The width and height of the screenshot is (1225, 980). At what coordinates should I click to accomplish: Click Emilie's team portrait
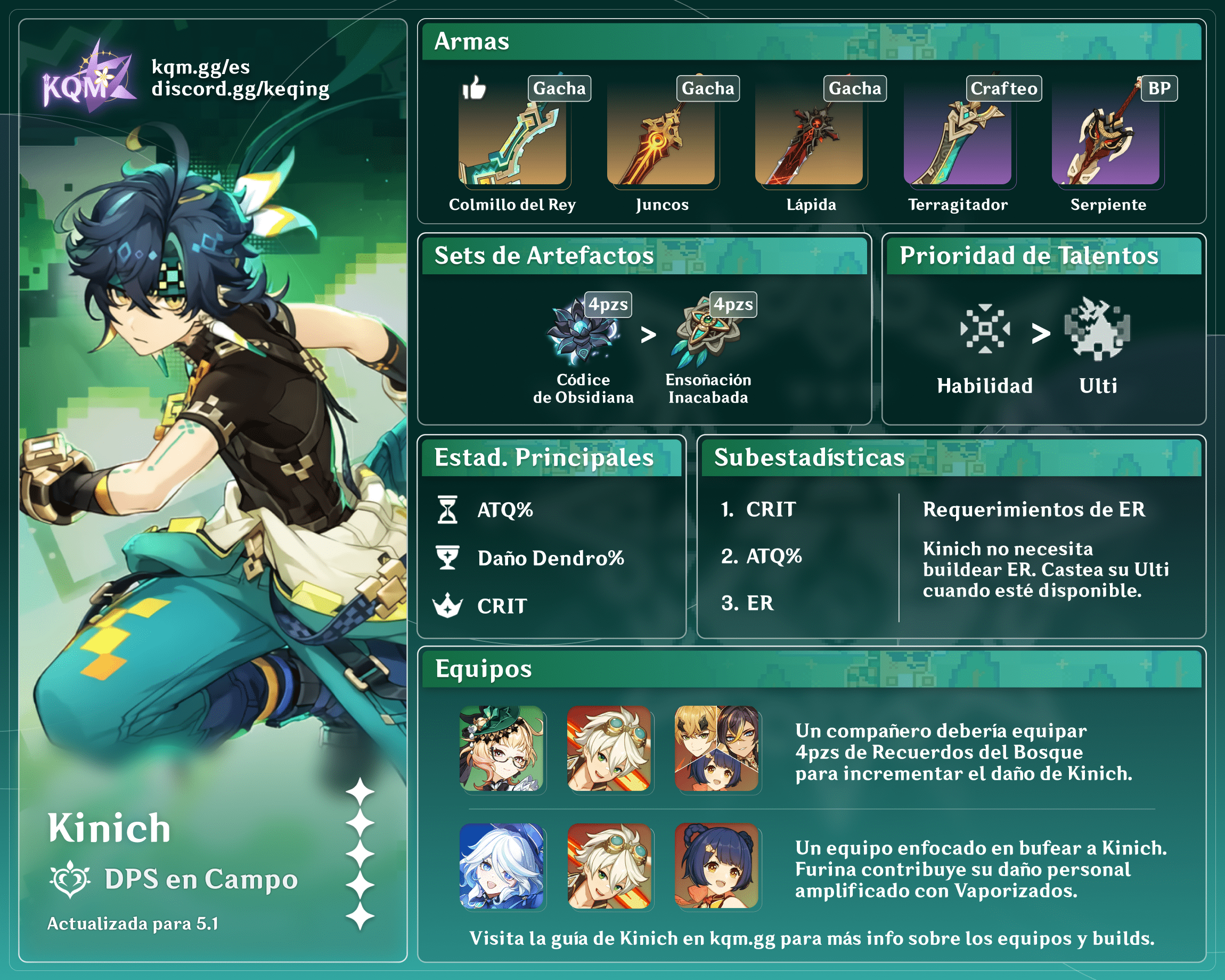coord(501,748)
